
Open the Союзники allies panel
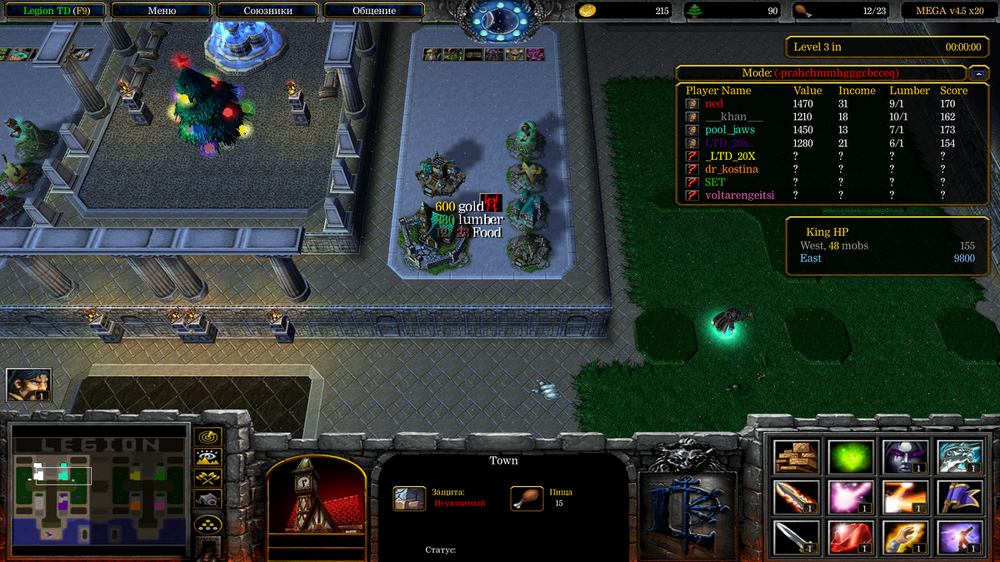coord(267,11)
